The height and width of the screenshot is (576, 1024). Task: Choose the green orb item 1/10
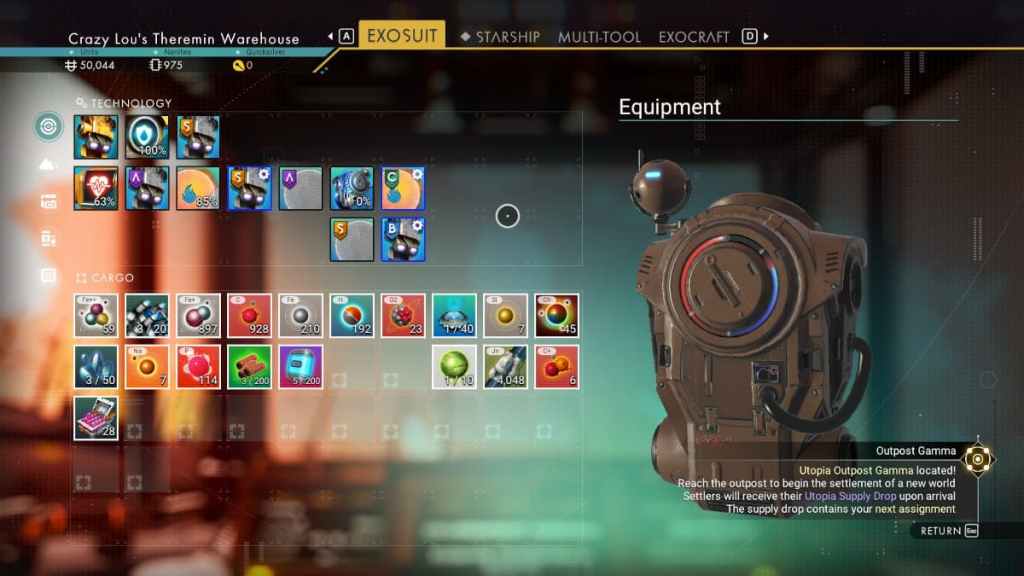[x=454, y=366]
